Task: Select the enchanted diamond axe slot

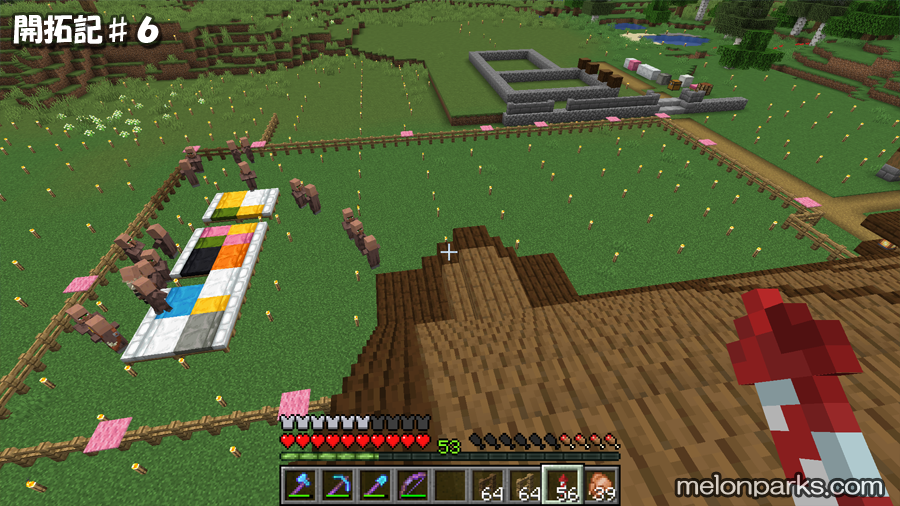Action: (x=299, y=485)
